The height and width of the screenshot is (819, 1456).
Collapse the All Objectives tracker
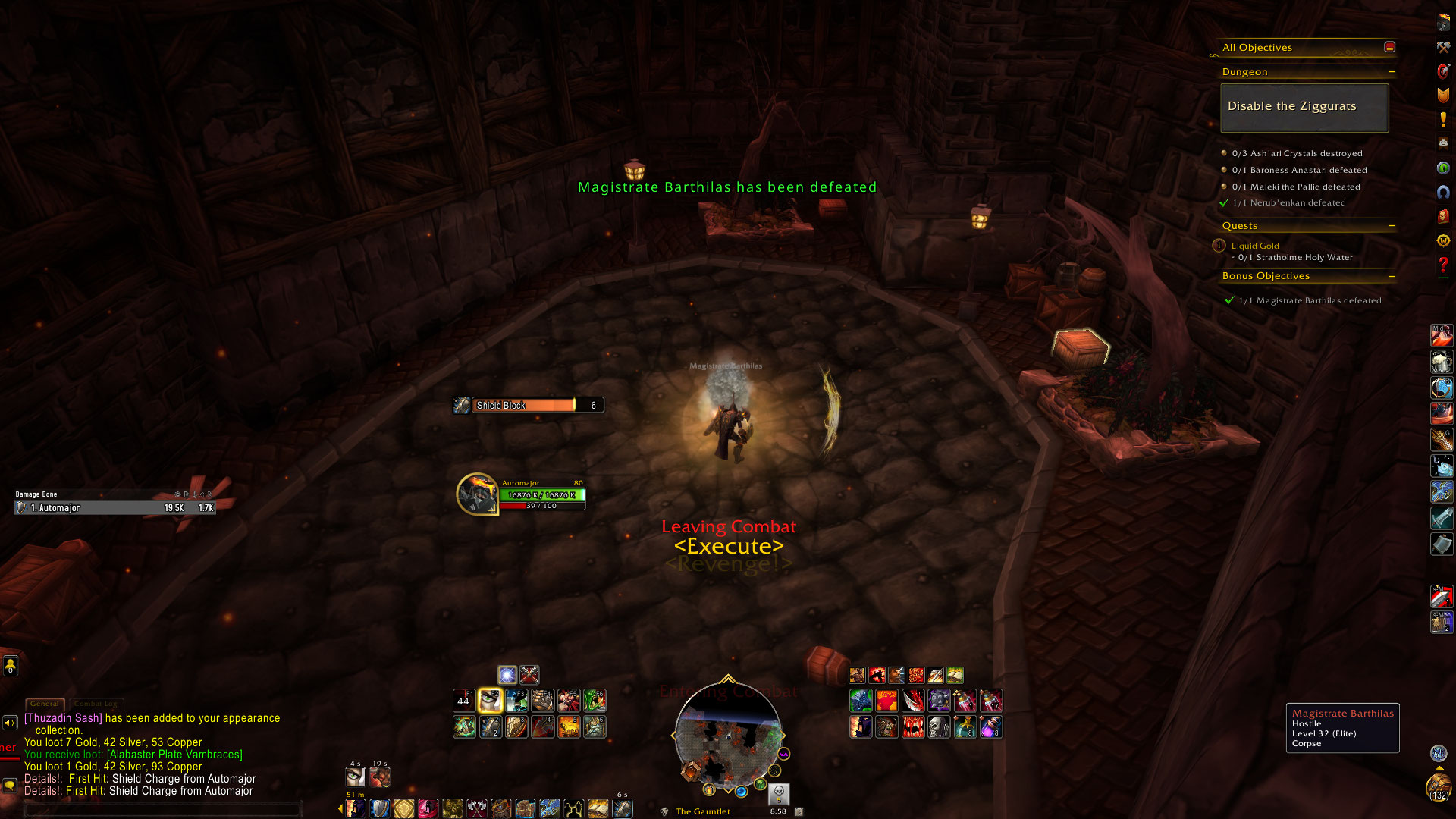click(1389, 47)
